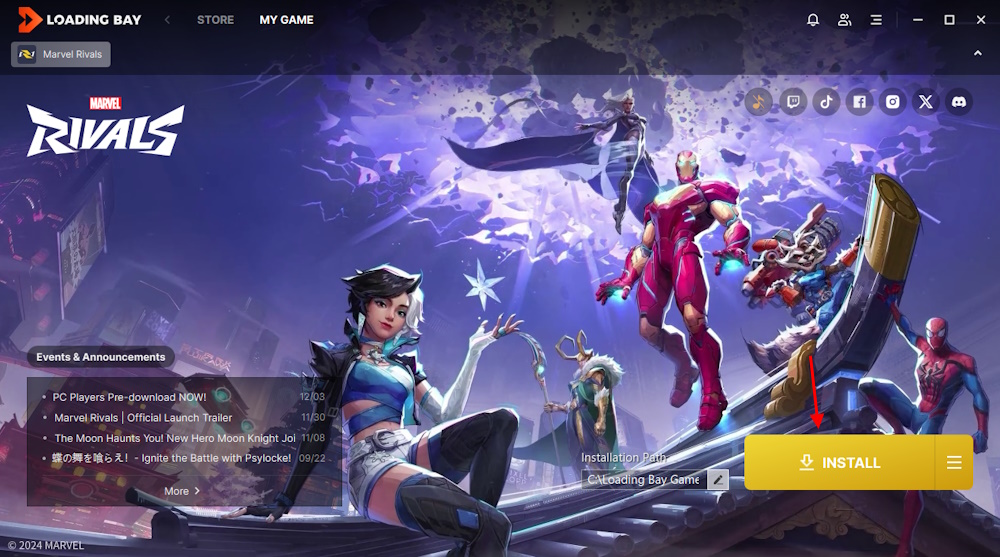Open the notifications bell icon

[813, 20]
